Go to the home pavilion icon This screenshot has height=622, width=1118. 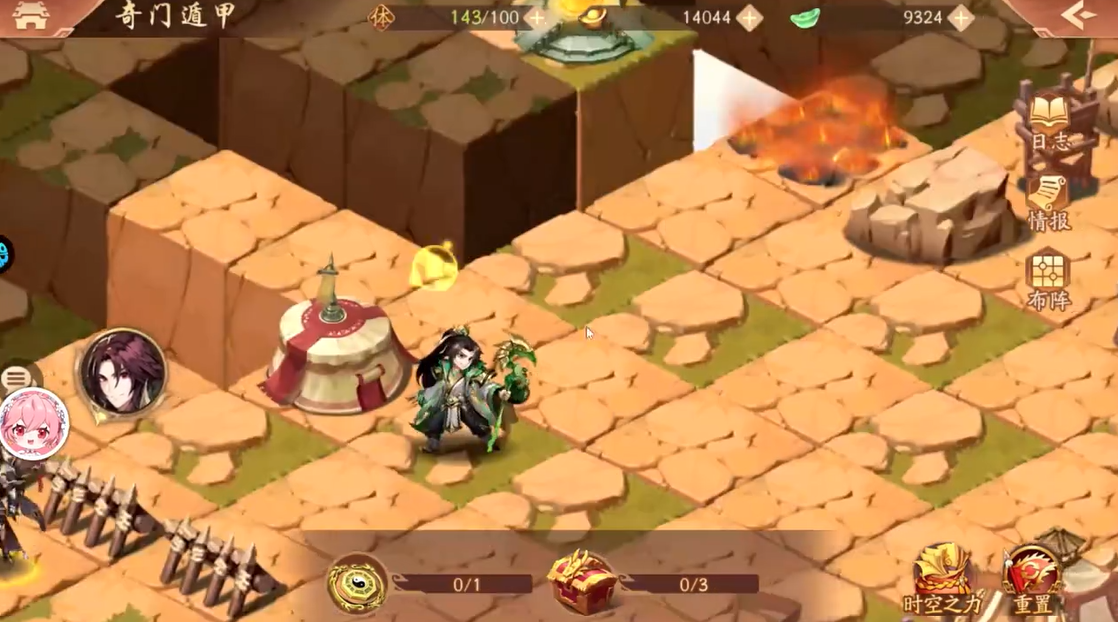tap(31, 16)
